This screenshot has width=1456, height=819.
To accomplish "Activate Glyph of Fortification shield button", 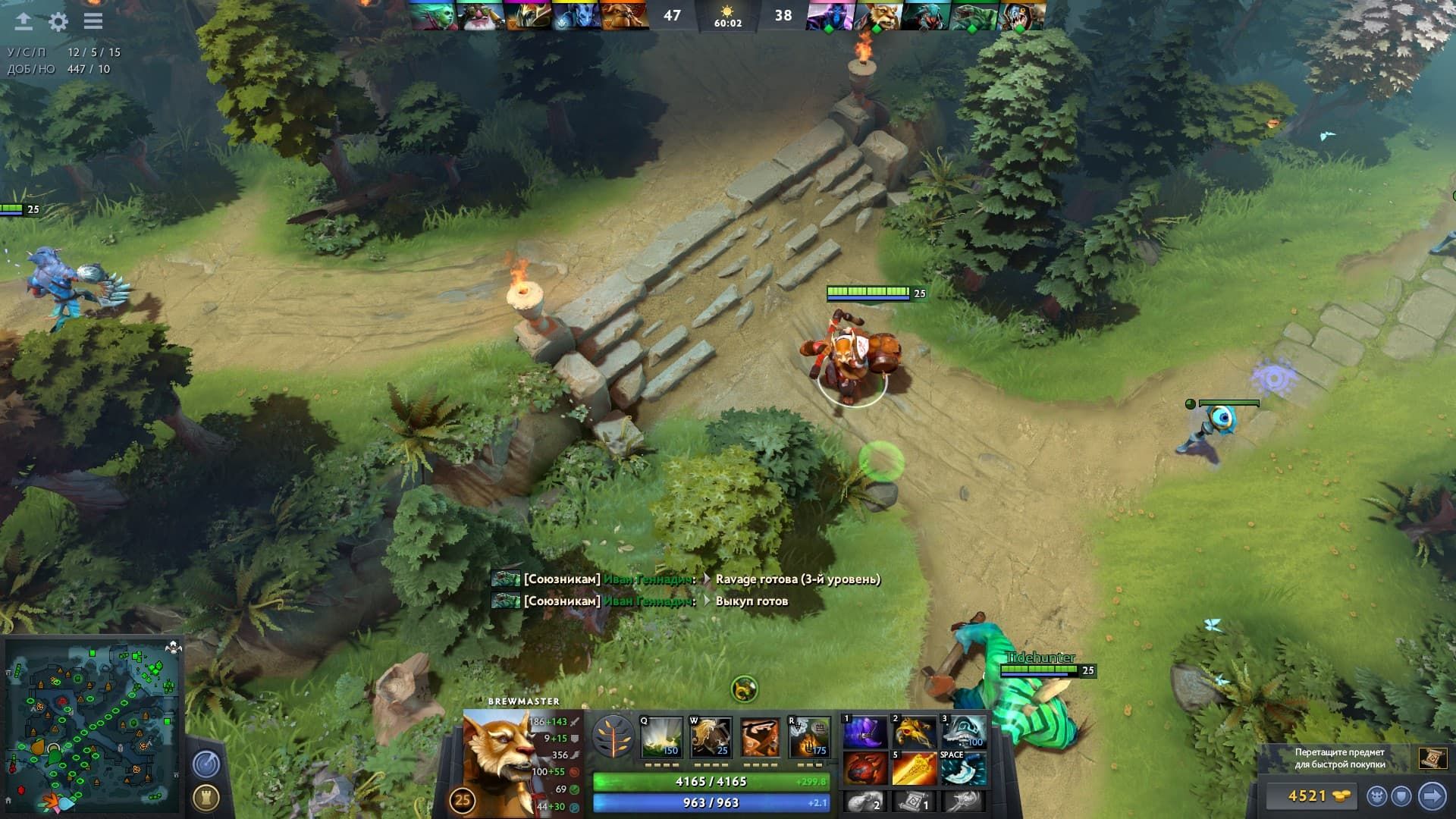I will [x=1402, y=796].
